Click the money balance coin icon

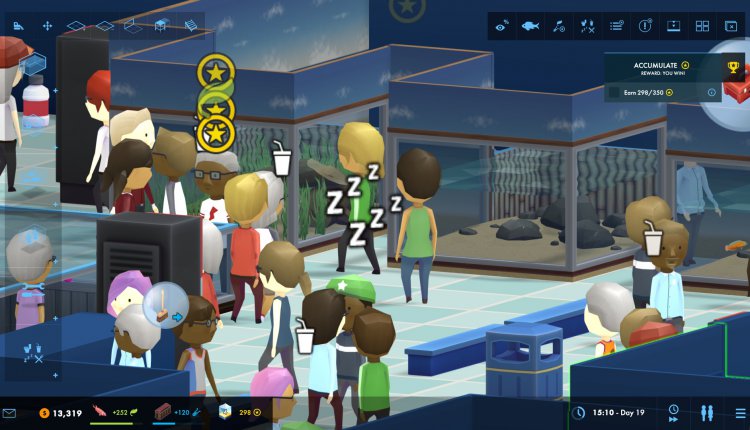pyautogui.click(x=44, y=412)
